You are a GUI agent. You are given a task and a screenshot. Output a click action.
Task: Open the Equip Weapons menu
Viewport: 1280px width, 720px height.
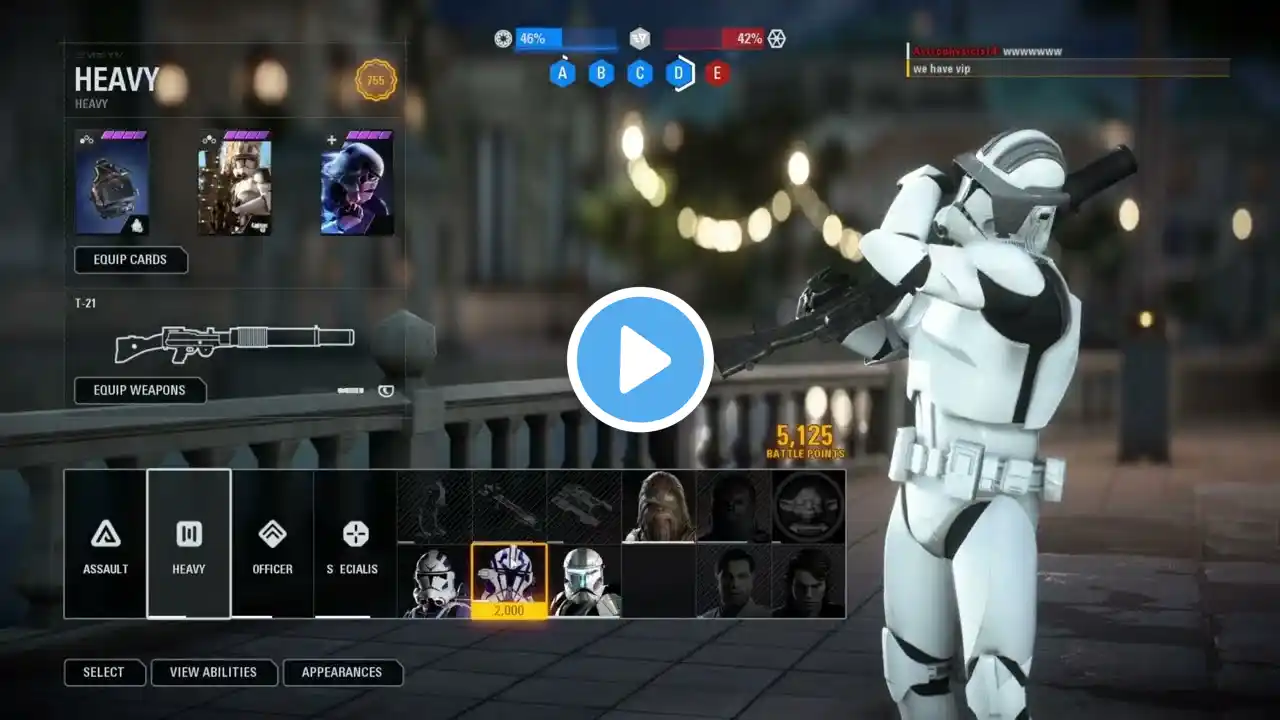pos(140,390)
